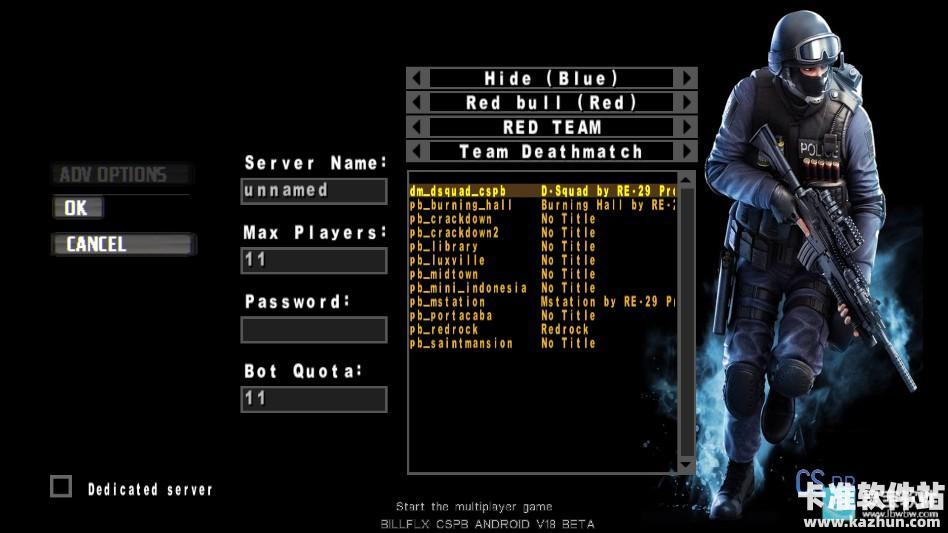
Task: Select the empty Password field
Action: click(314, 330)
